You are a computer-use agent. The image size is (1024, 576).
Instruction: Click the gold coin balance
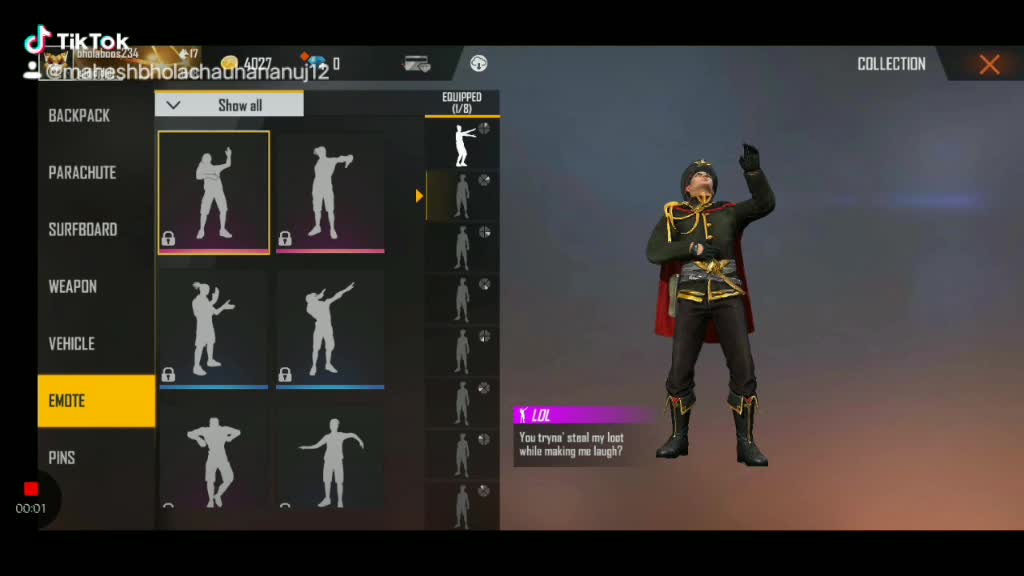coord(247,64)
